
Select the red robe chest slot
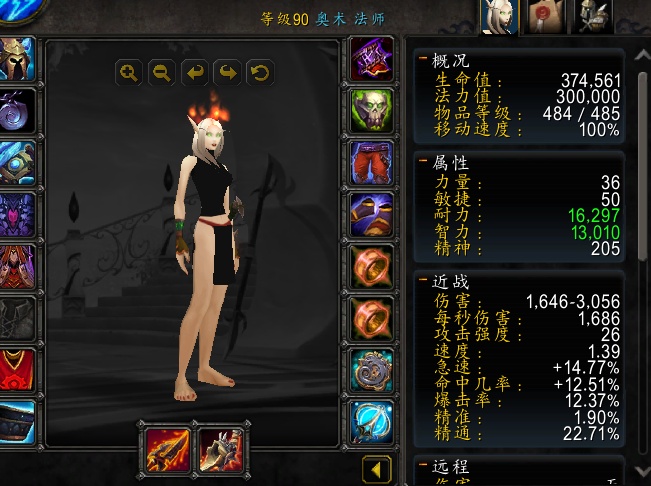click(17, 266)
